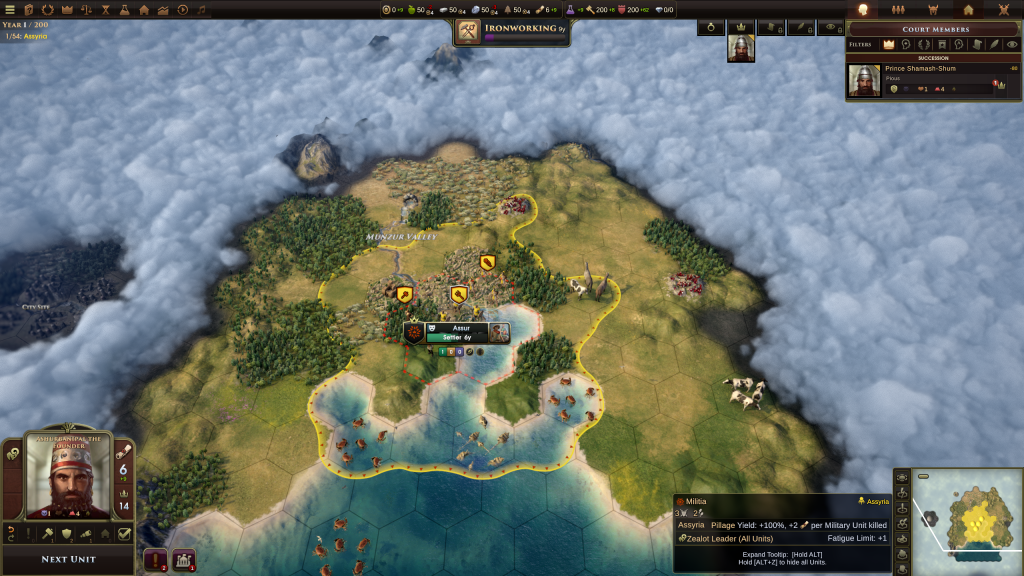This screenshot has height=576, width=1024.
Task: Open the exclamation mark notifications button
Action: pos(156,560)
